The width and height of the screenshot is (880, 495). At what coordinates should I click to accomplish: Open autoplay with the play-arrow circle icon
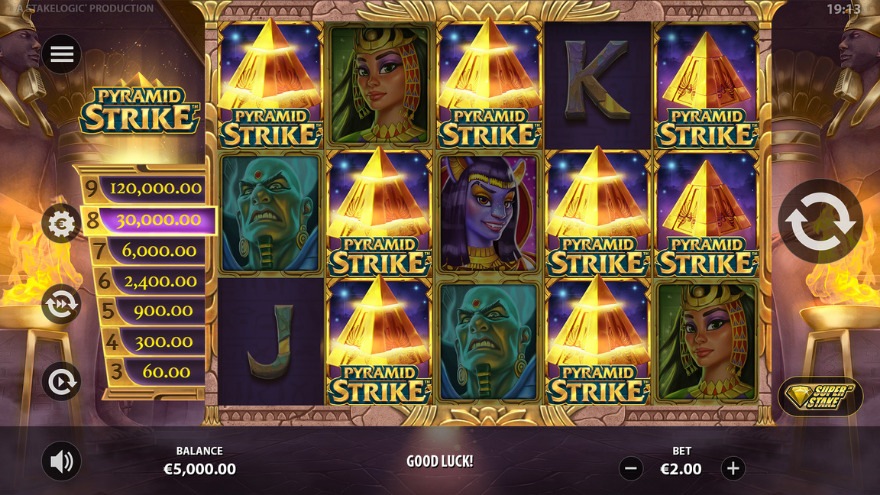(x=61, y=381)
